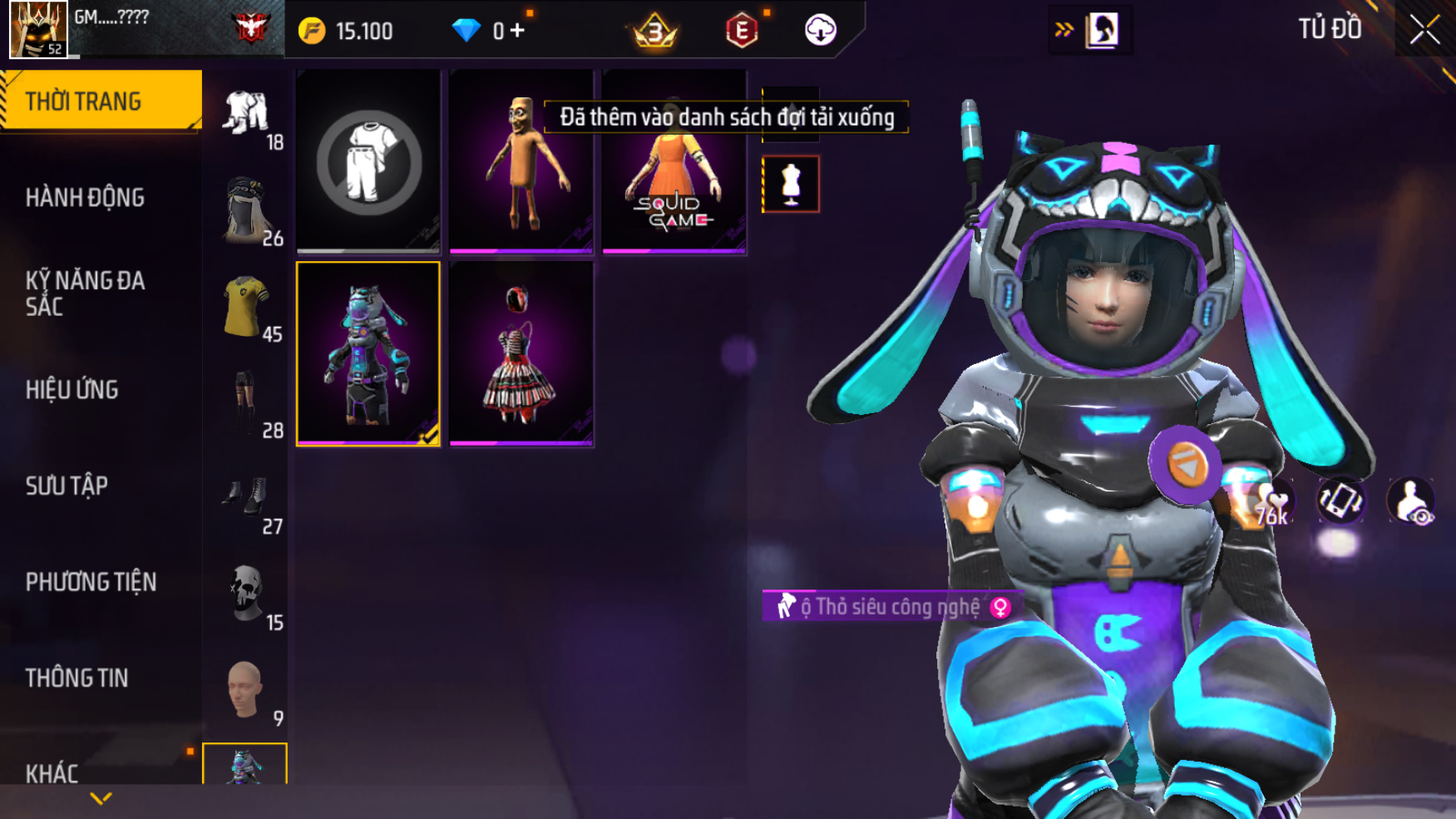
Task: Switch to Hành Động tab
Action: 85,198
